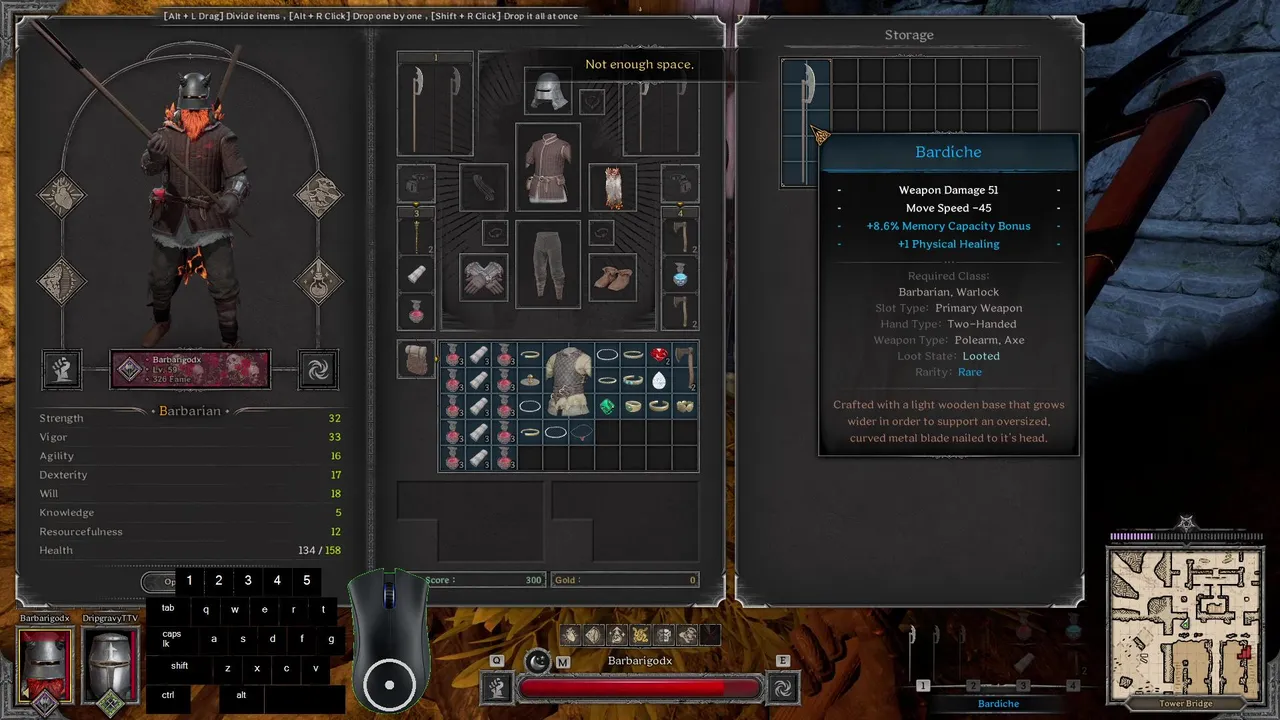Select the equipped gauntlets
Screen dimensions: 1280x720
[483, 277]
